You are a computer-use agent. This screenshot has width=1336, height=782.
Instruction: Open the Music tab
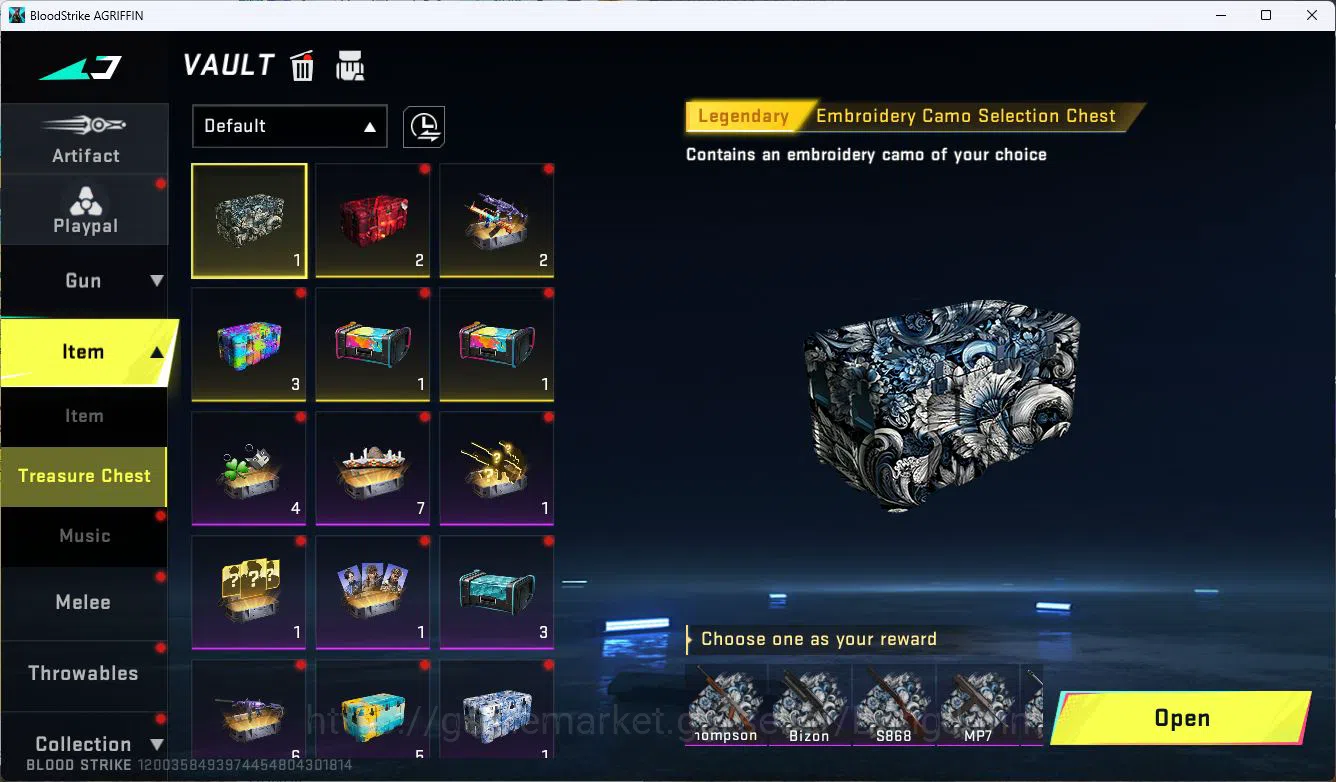click(x=84, y=536)
